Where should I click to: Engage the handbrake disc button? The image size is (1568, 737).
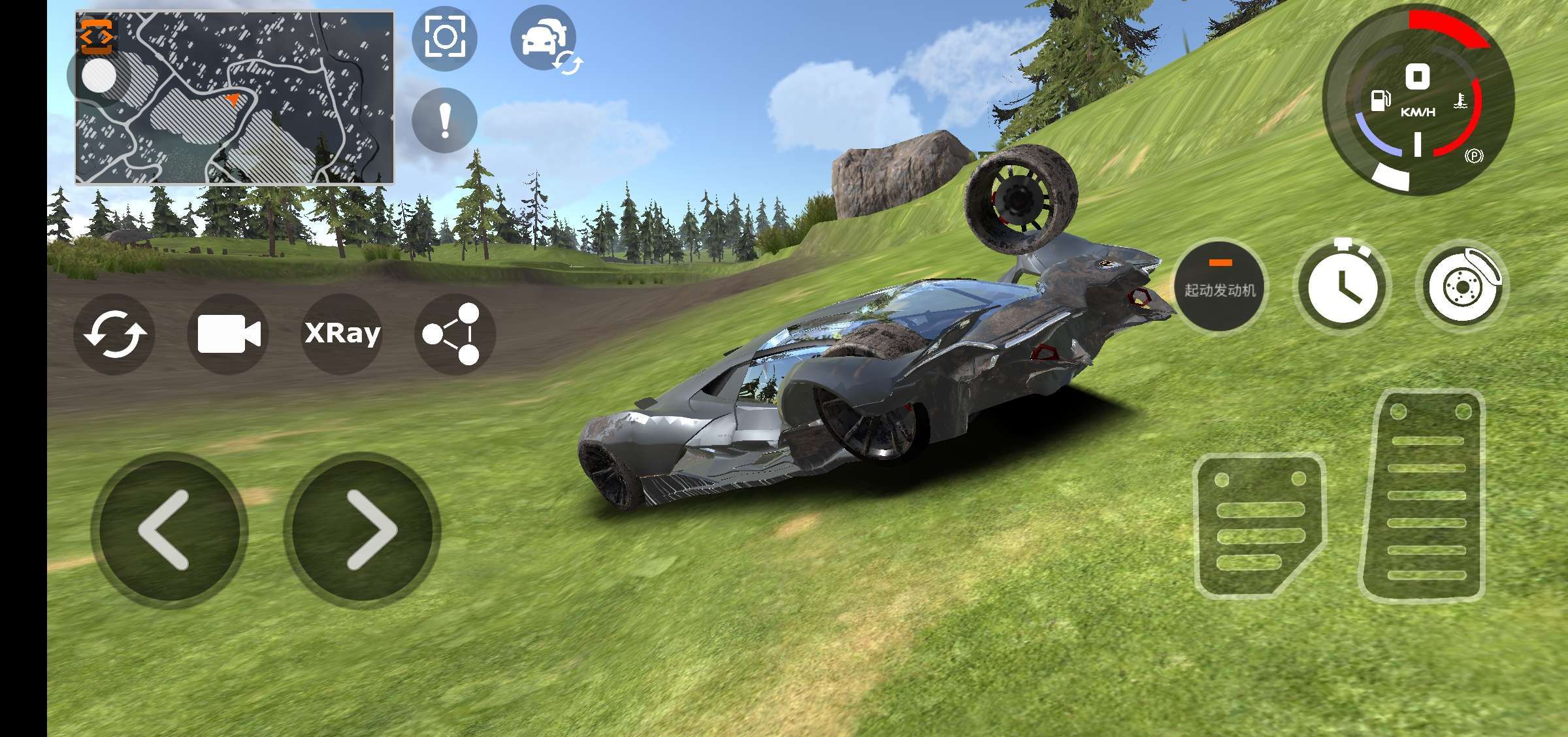coord(1462,286)
